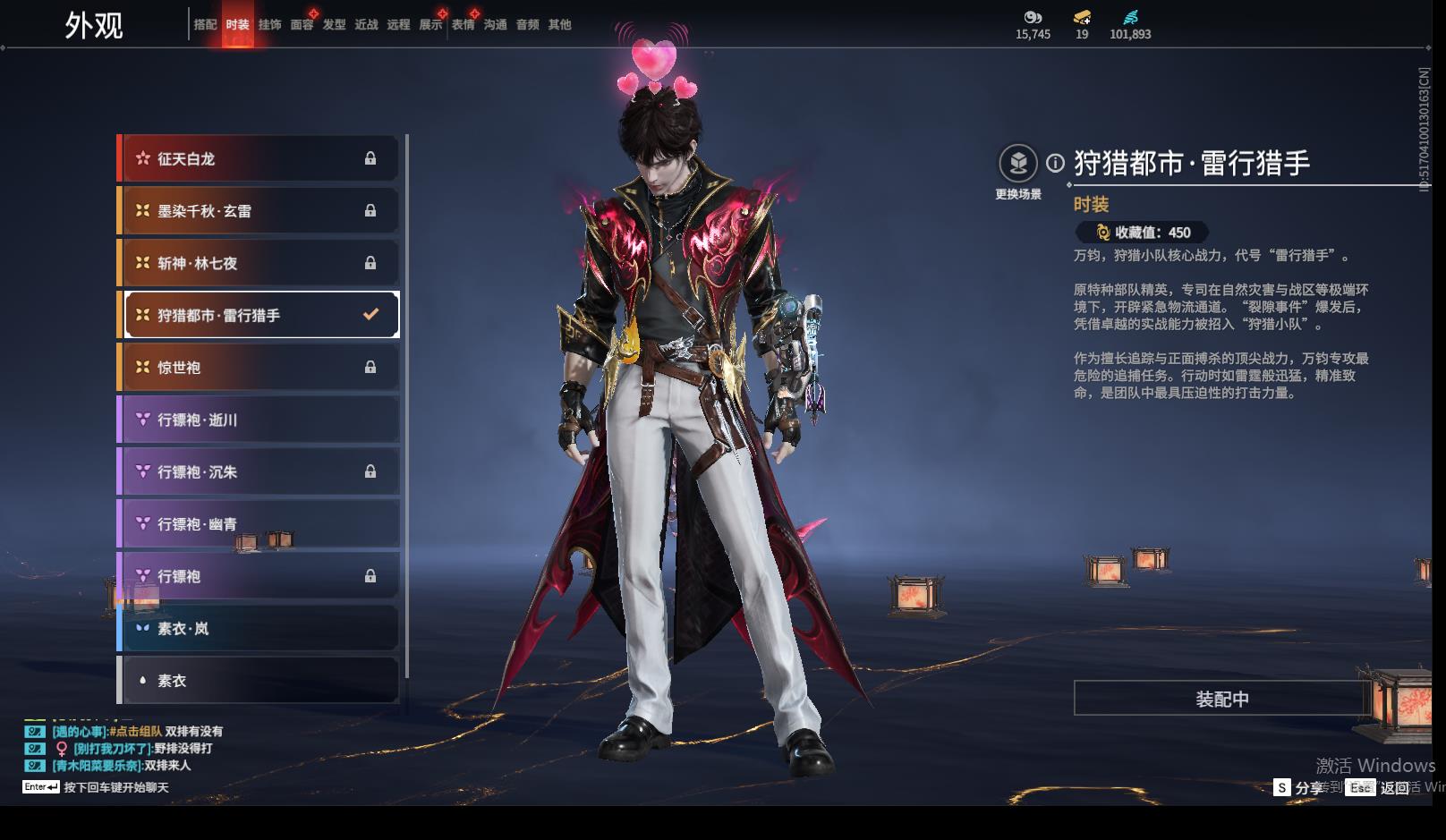The image size is (1446, 840).
Task: Click the 装配中 equip button
Action: (x=1221, y=699)
